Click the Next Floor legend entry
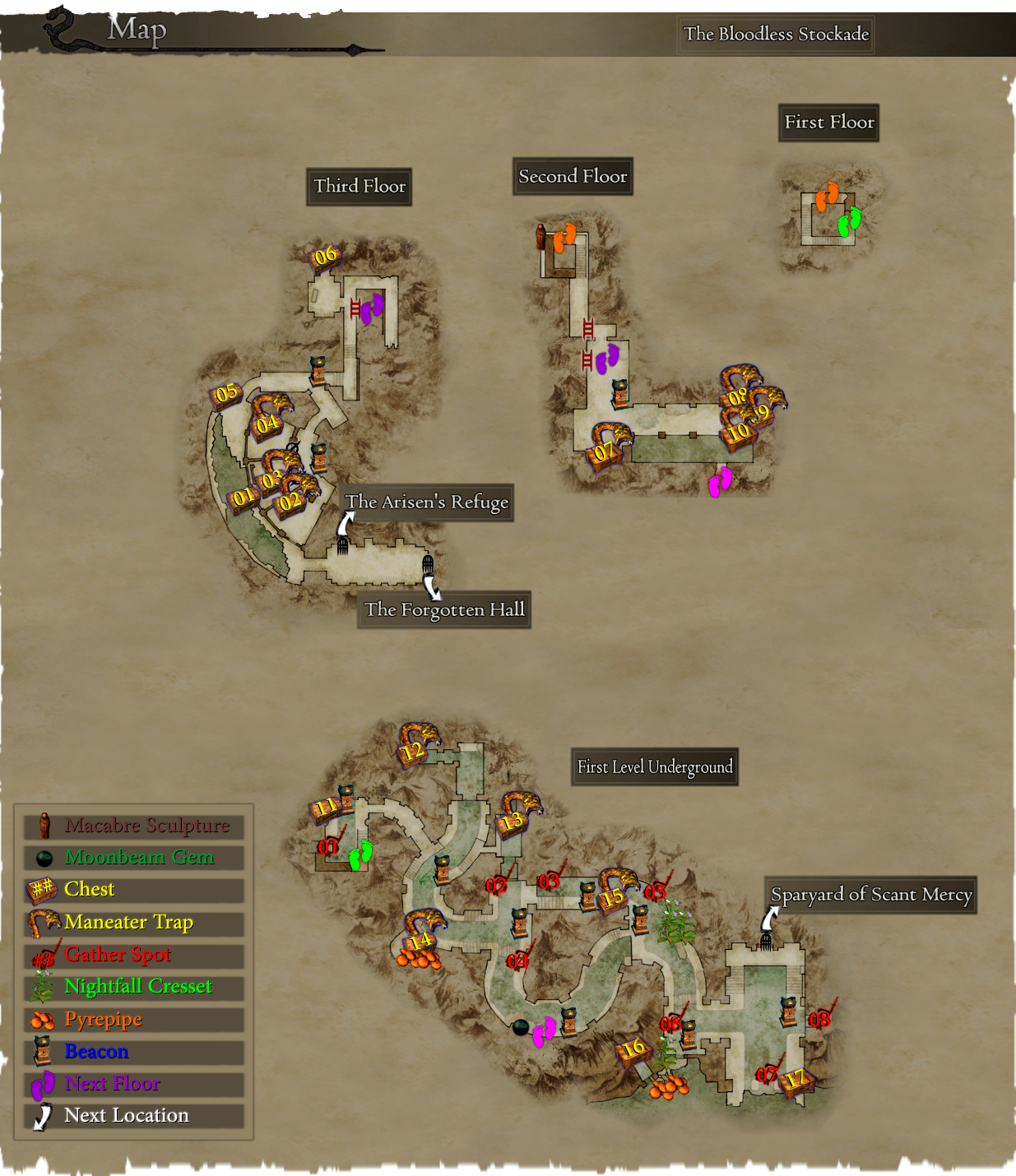This screenshot has height=1176, width=1016. 134,1084
